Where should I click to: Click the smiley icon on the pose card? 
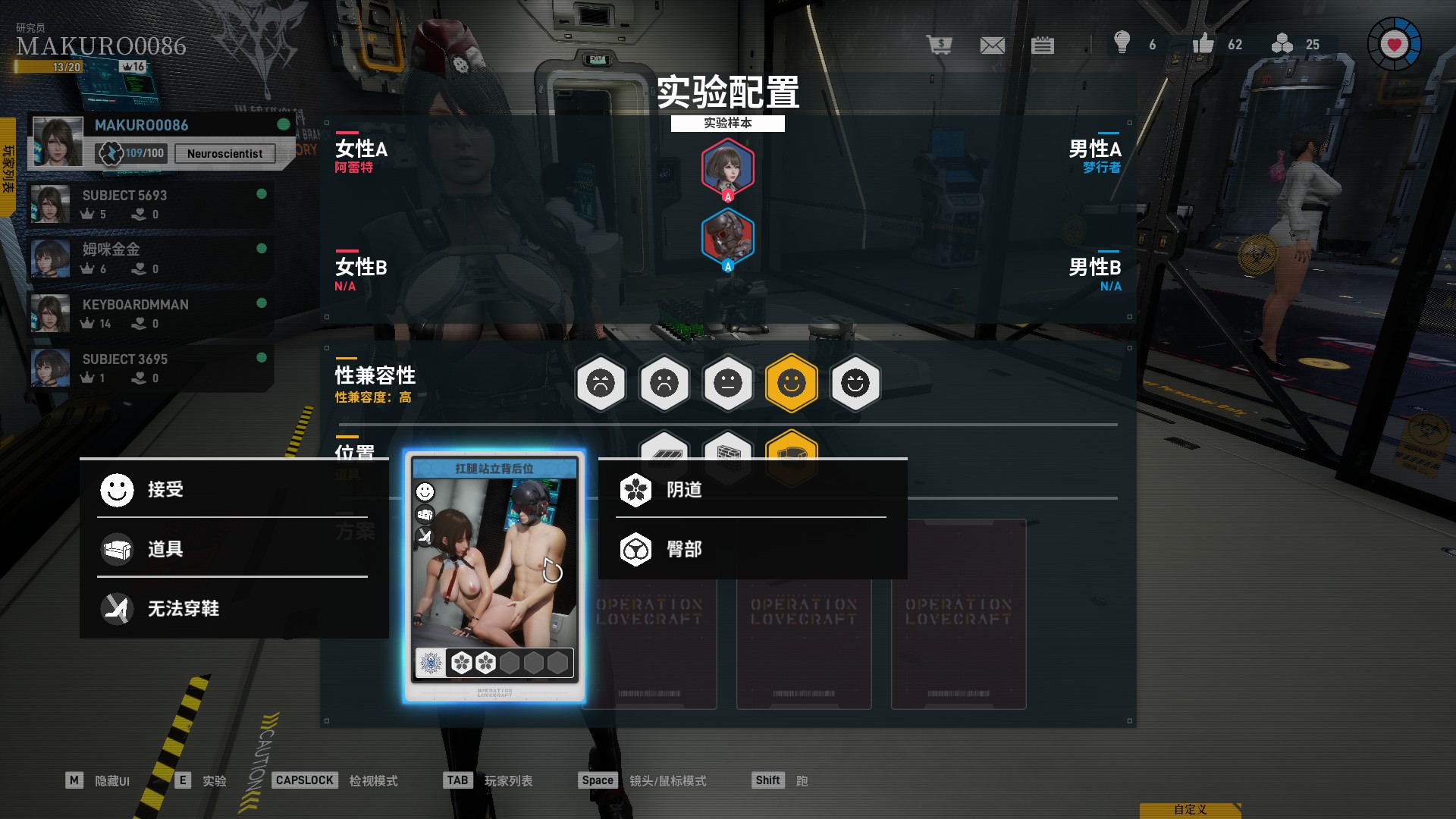[x=425, y=491]
